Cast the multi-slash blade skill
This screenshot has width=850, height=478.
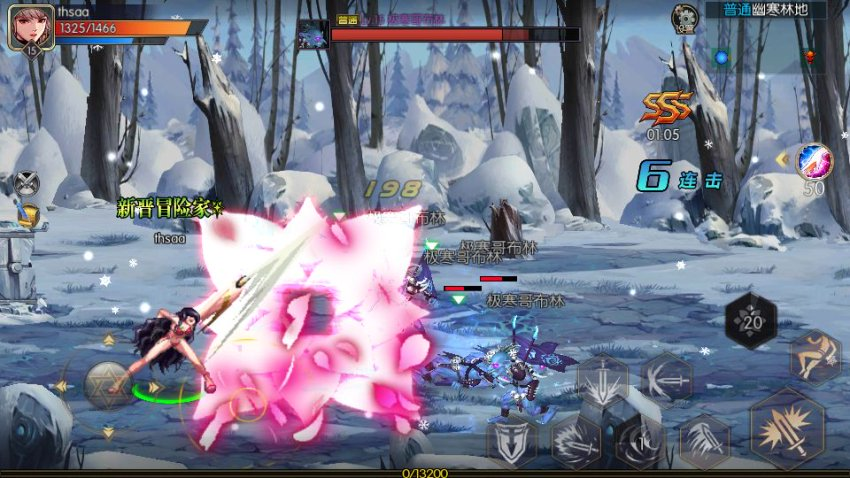(x=704, y=441)
